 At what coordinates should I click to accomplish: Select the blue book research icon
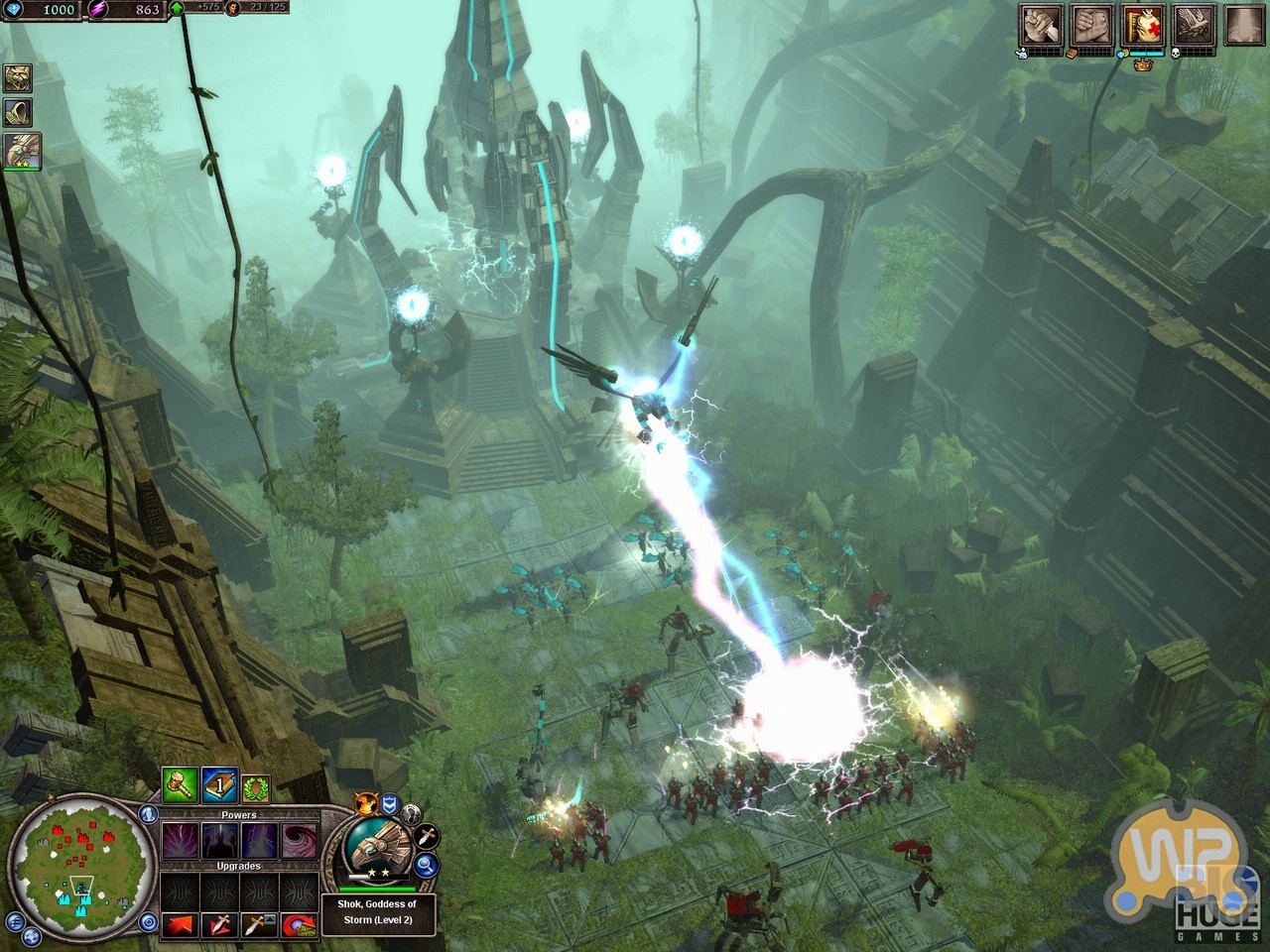point(218,785)
